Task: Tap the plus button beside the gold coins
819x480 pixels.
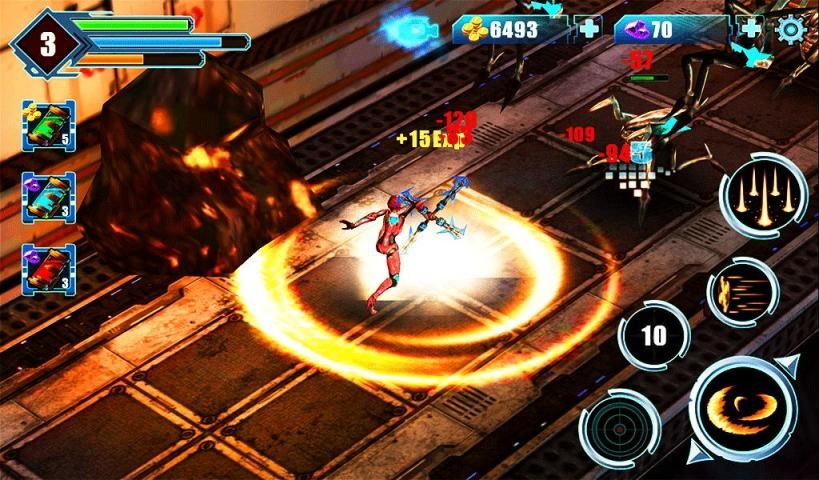Action: (589, 29)
